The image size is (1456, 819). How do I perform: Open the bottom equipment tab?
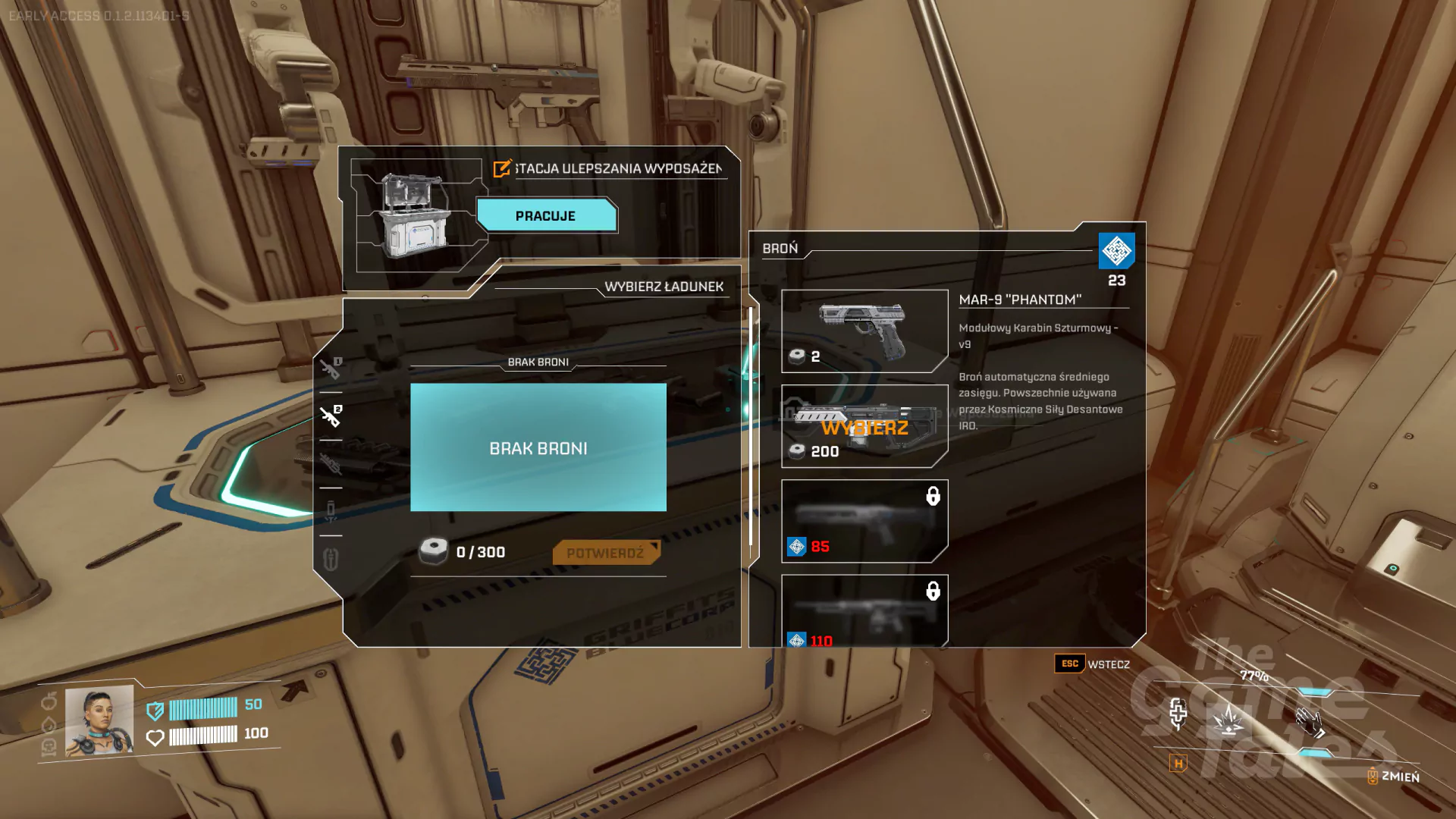pos(331,560)
